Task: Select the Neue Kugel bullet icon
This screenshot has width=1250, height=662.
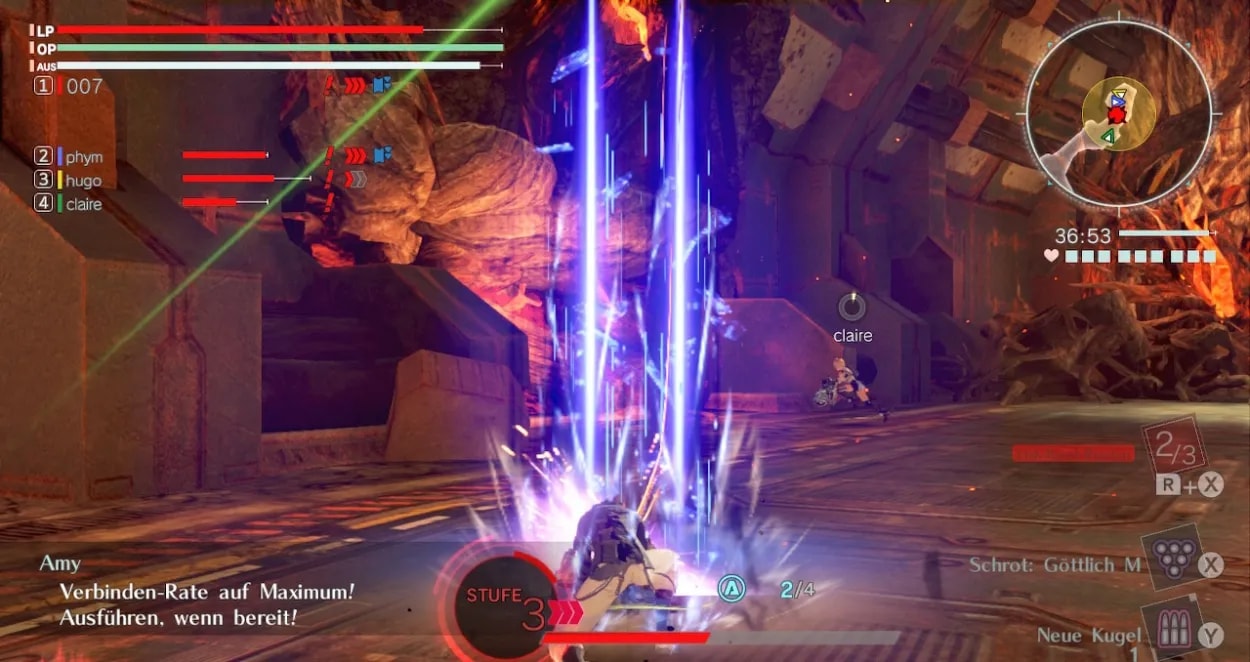Action: point(1170,630)
